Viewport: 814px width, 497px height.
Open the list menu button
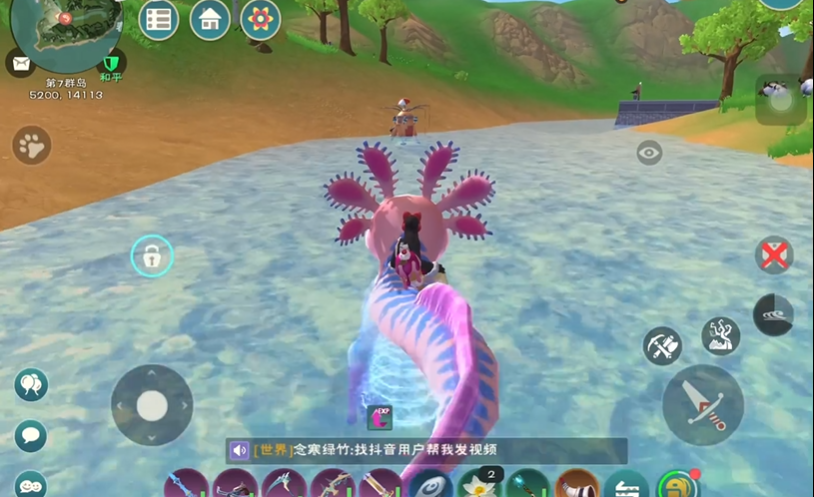(158, 19)
